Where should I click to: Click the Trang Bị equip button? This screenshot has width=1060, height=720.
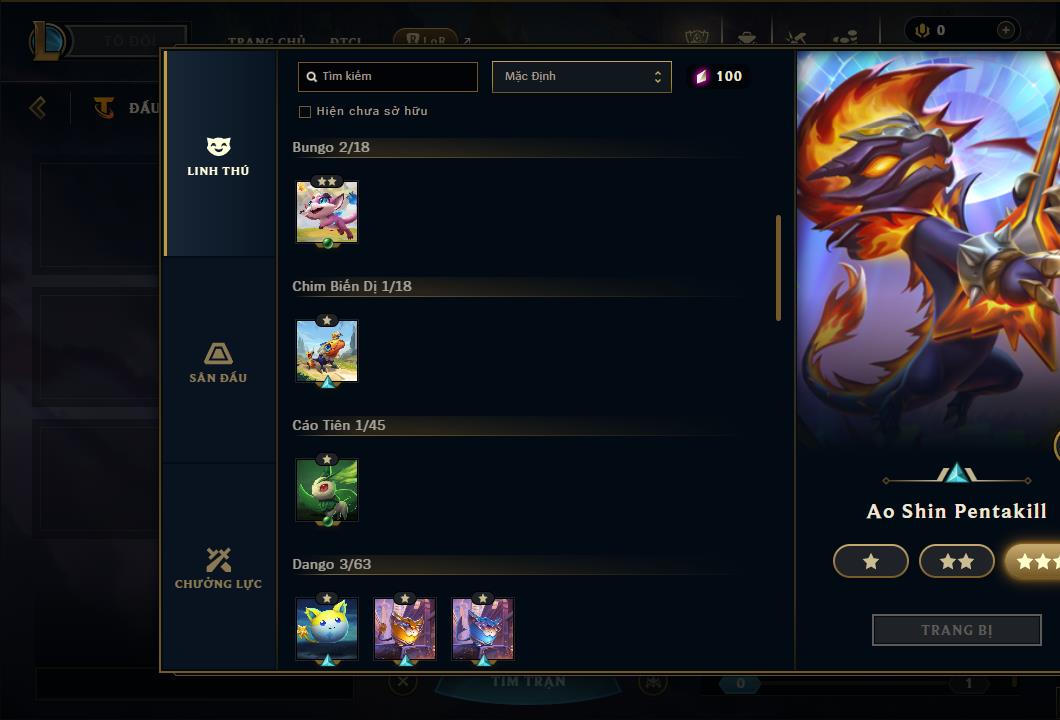pyautogui.click(x=956, y=630)
